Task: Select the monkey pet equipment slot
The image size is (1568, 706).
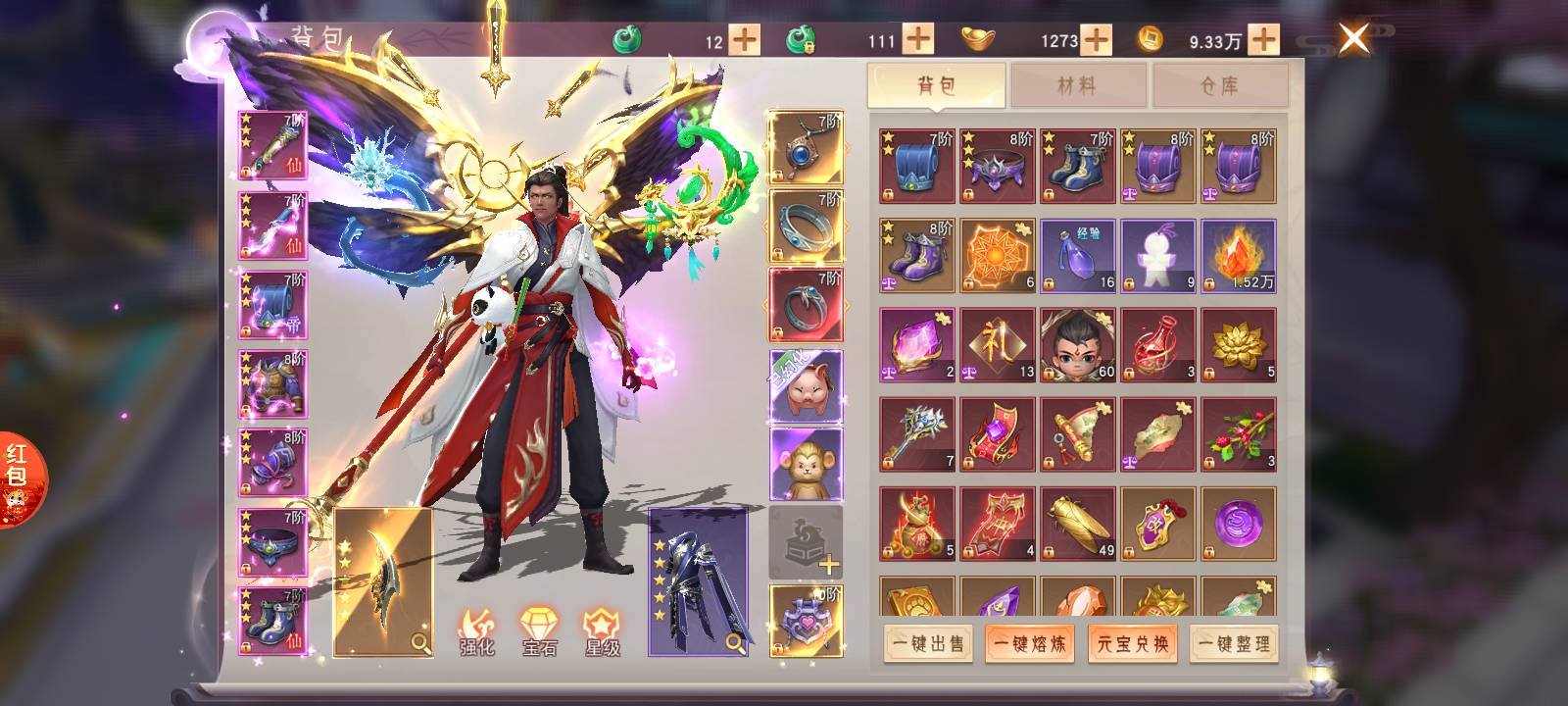Action: pos(806,464)
